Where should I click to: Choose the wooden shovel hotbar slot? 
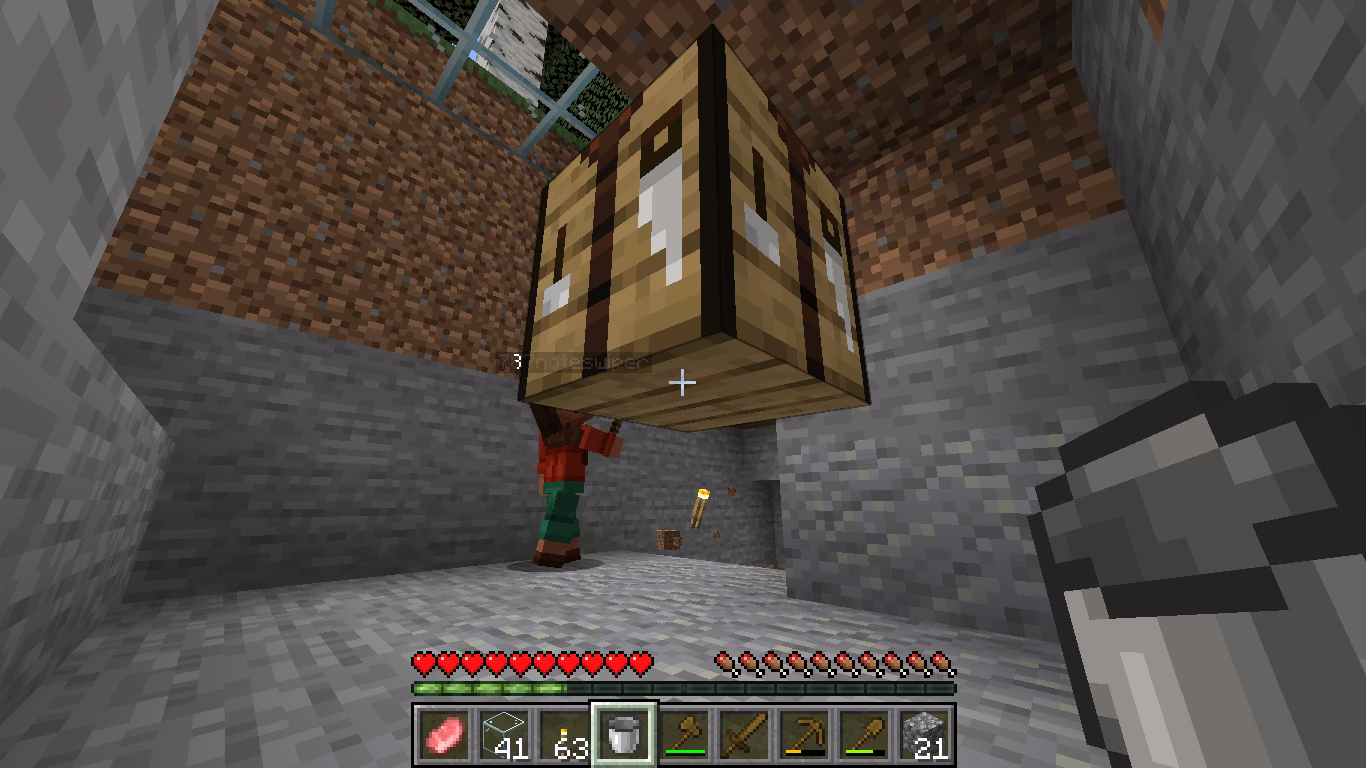point(864,735)
